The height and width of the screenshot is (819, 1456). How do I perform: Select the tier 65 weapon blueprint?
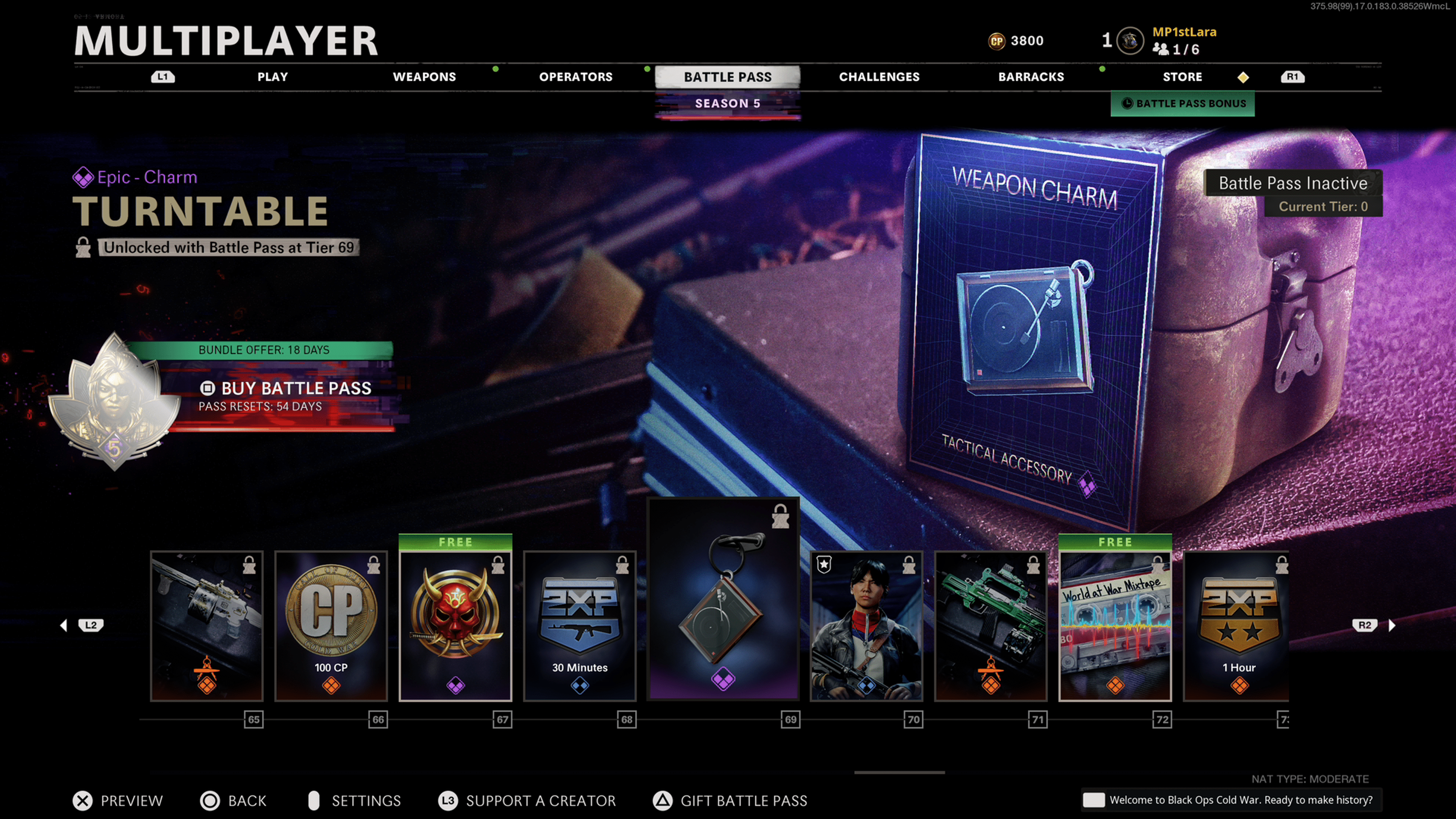(x=207, y=626)
